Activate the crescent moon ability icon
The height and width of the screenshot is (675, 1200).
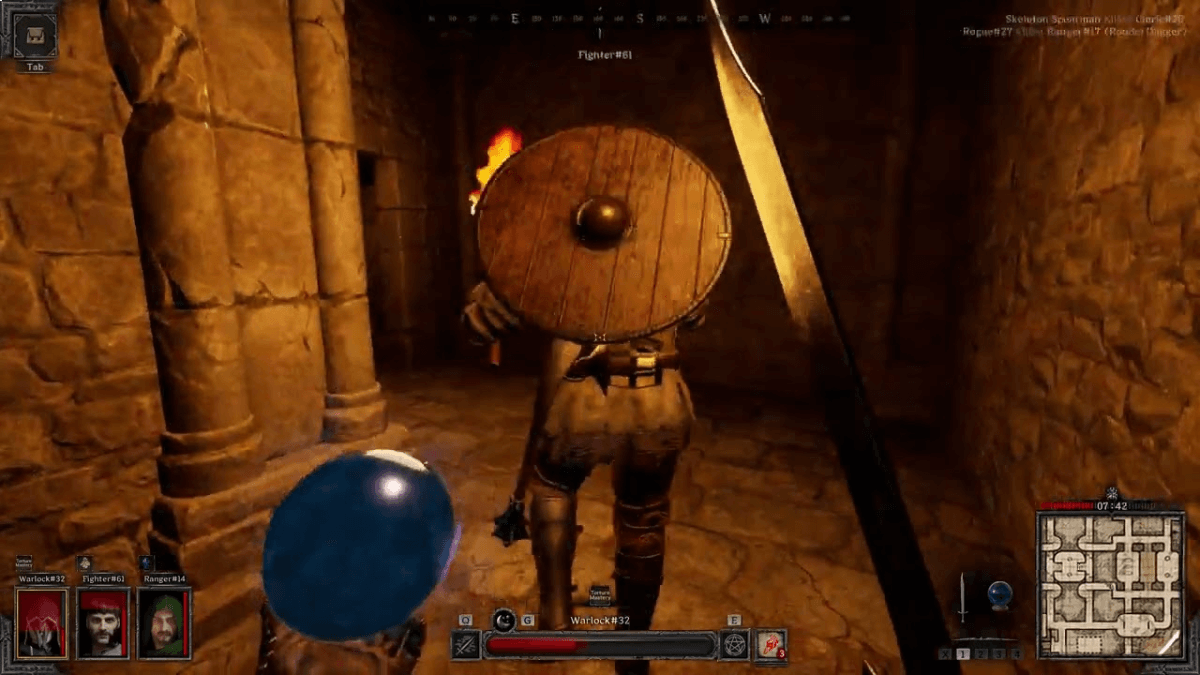[x=505, y=620]
